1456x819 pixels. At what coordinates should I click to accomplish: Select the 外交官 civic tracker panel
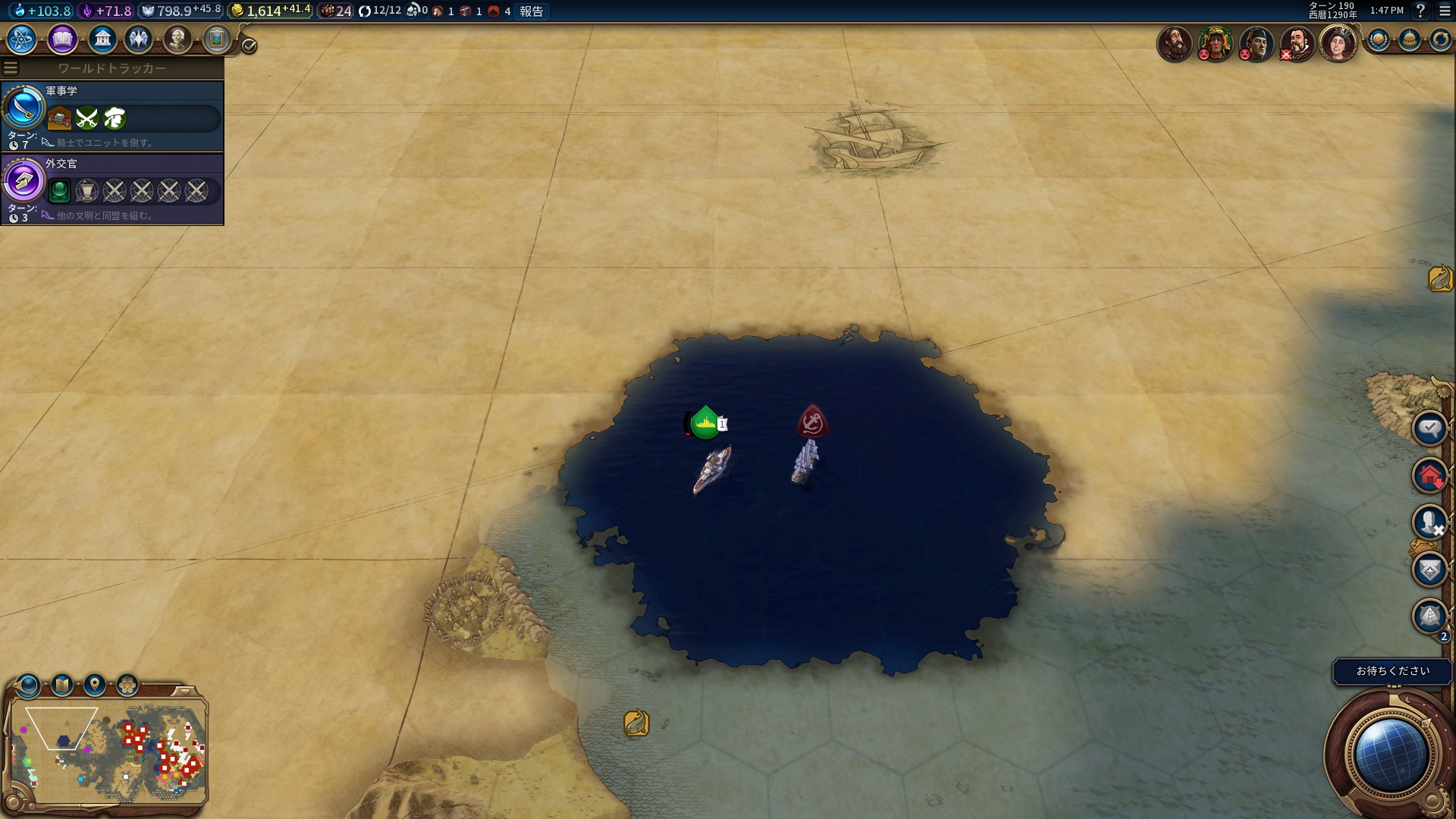pyautogui.click(x=112, y=189)
